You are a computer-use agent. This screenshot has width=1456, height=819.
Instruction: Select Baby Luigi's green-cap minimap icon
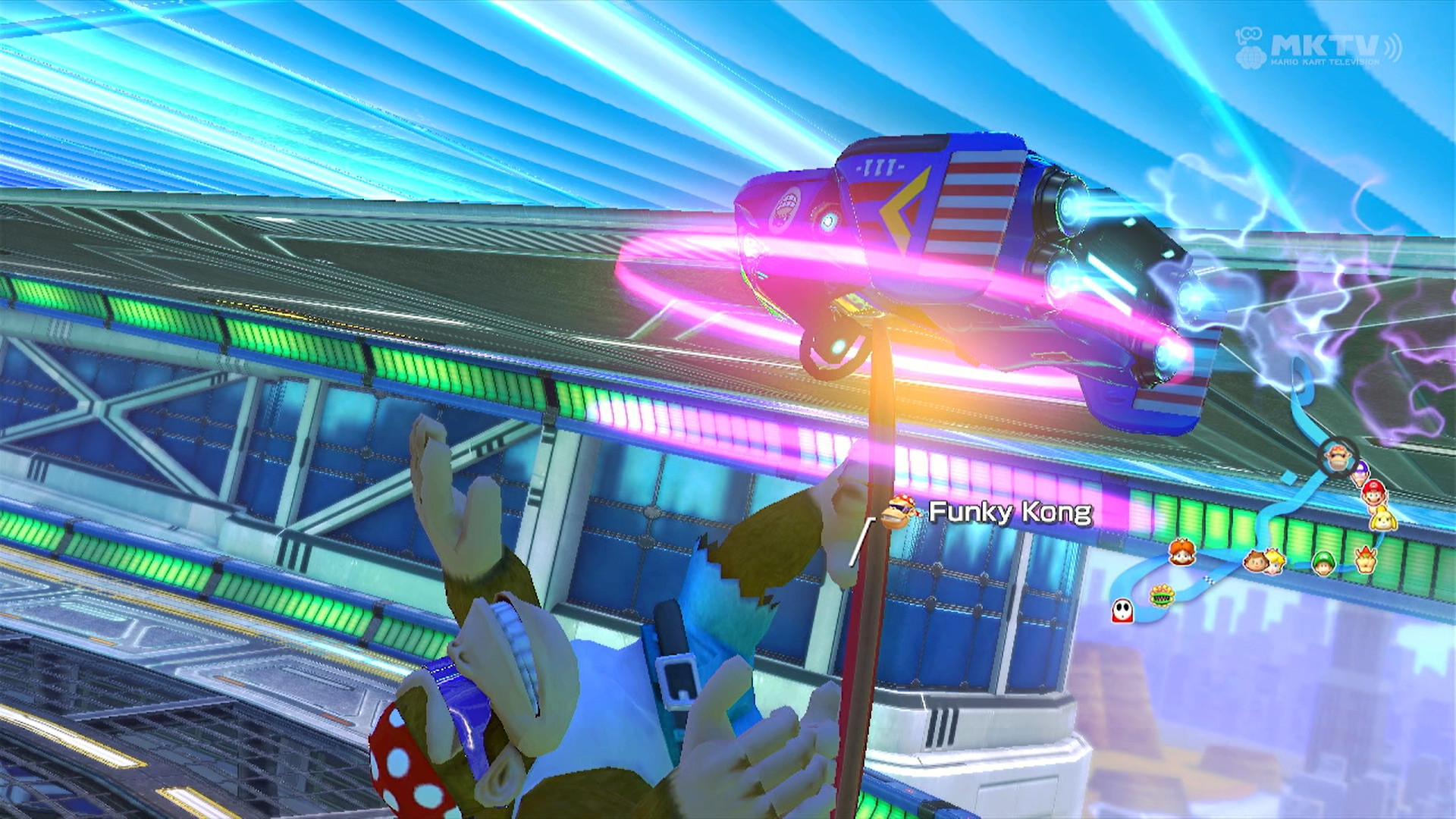pyautogui.click(x=1323, y=563)
